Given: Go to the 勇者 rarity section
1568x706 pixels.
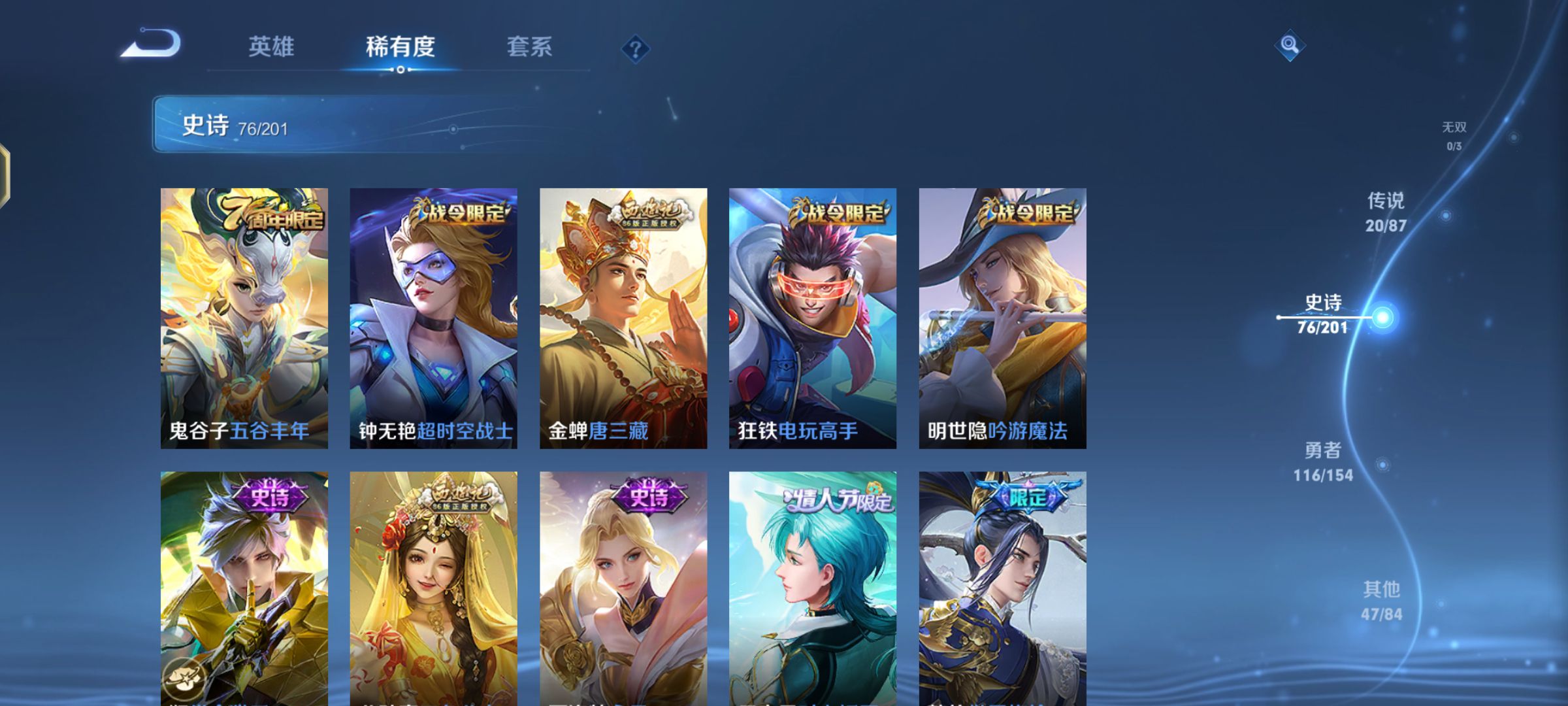Looking at the screenshot, I should pos(1323,462).
